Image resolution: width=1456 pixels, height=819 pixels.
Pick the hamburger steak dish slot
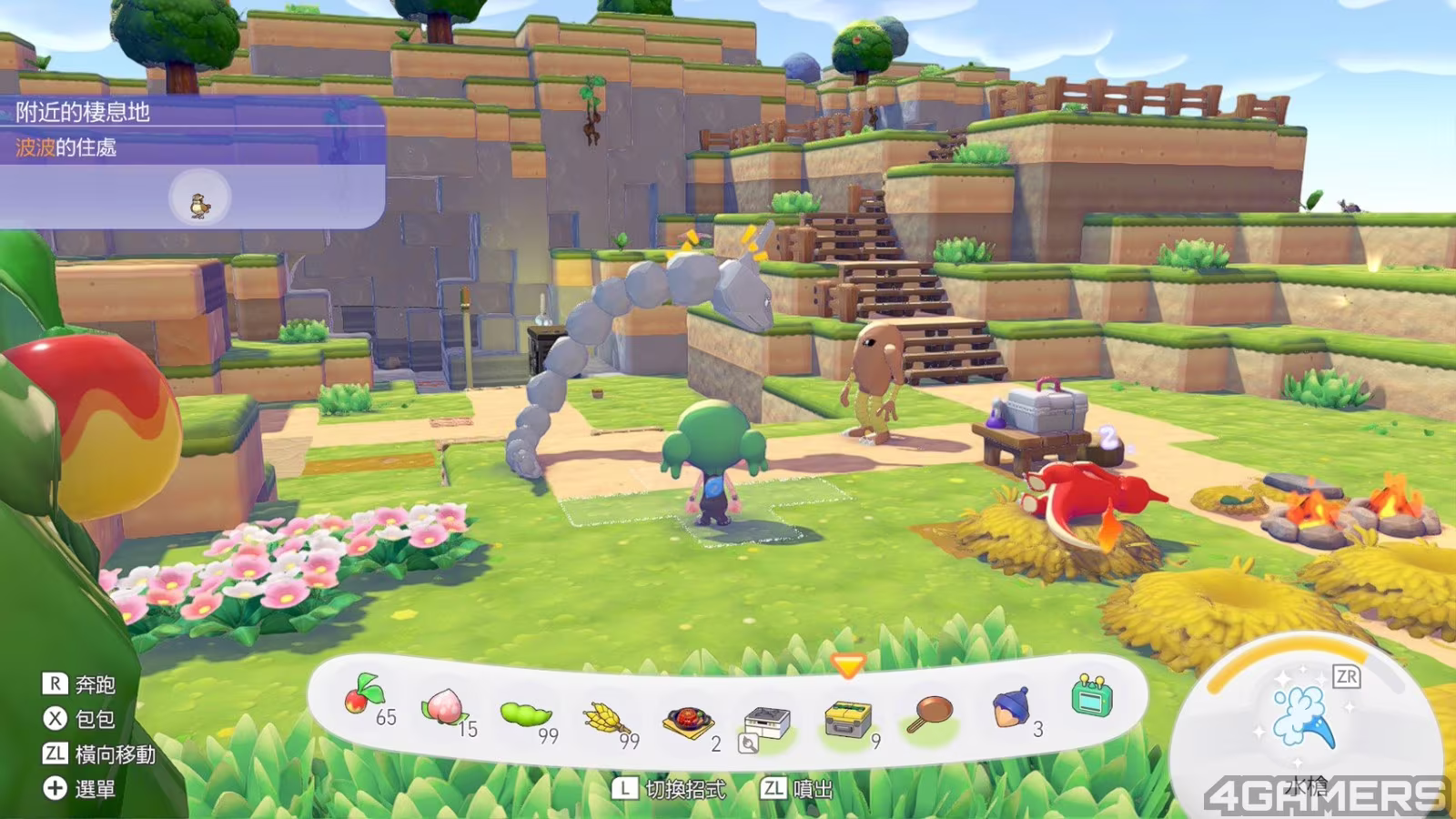(x=688, y=722)
